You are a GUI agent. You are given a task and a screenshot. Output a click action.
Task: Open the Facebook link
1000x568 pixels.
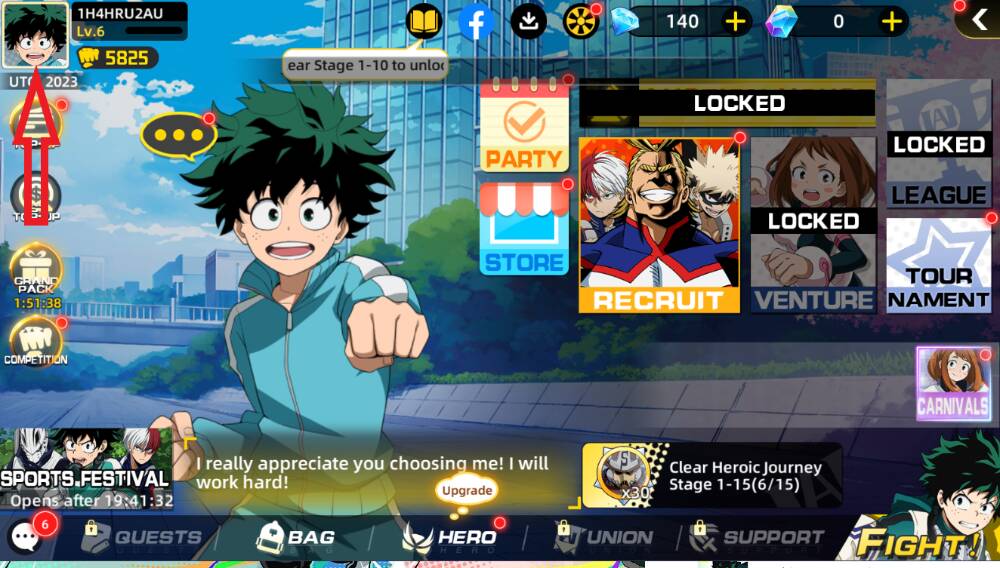[477, 21]
